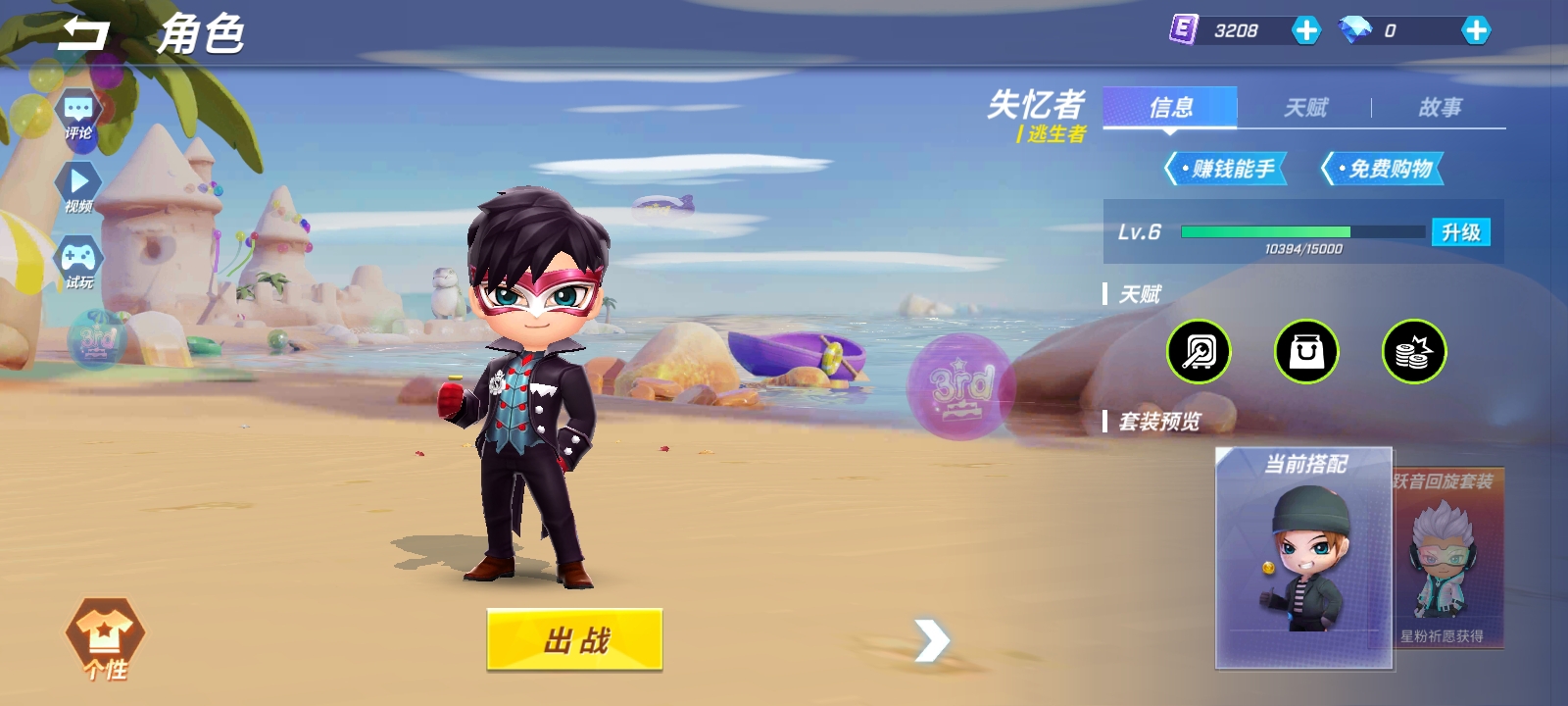Open the 个性 customization button
This screenshot has width=1568, height=706.
point(105,638)
